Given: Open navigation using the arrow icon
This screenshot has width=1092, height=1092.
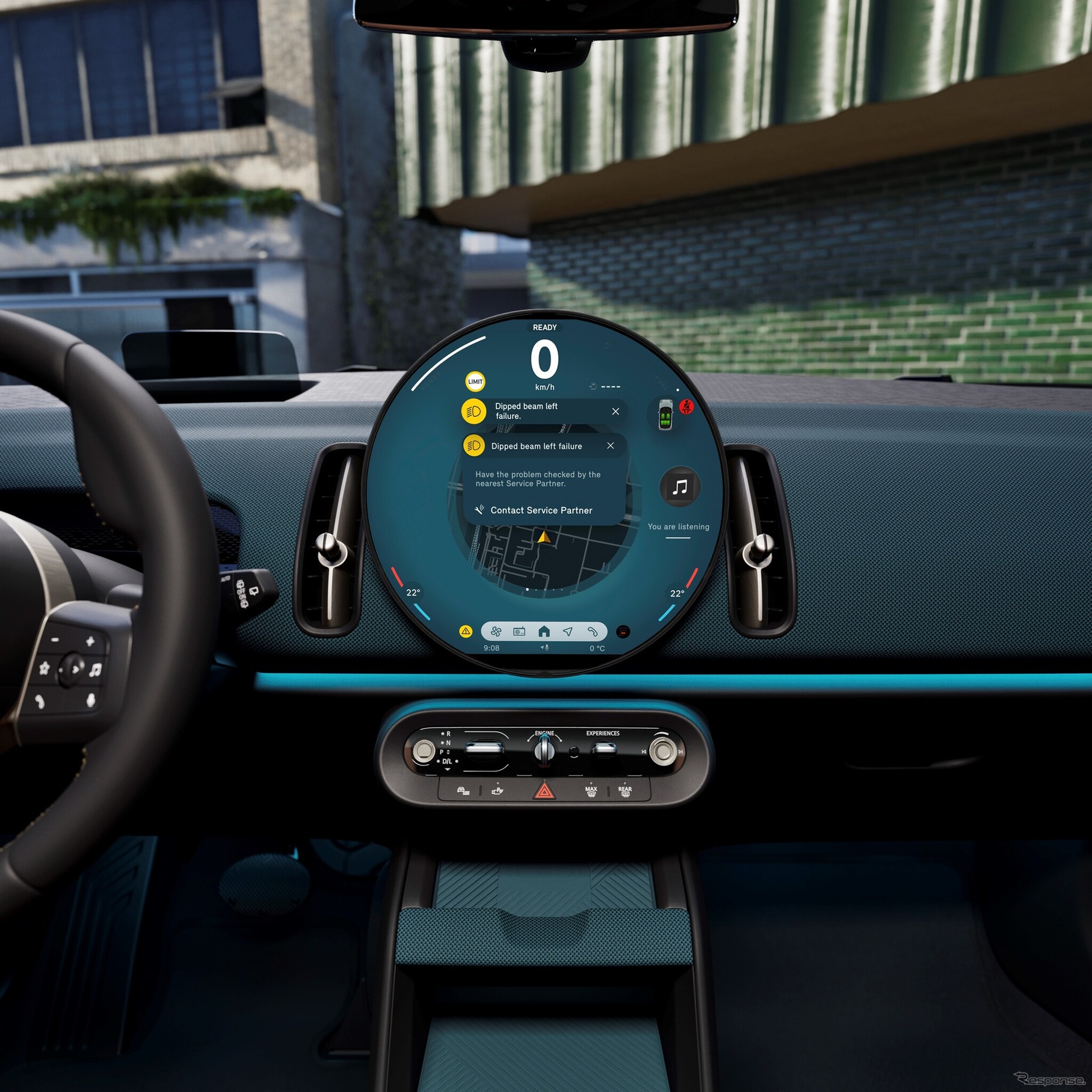Looking at the screenshot, I should 568,631.
